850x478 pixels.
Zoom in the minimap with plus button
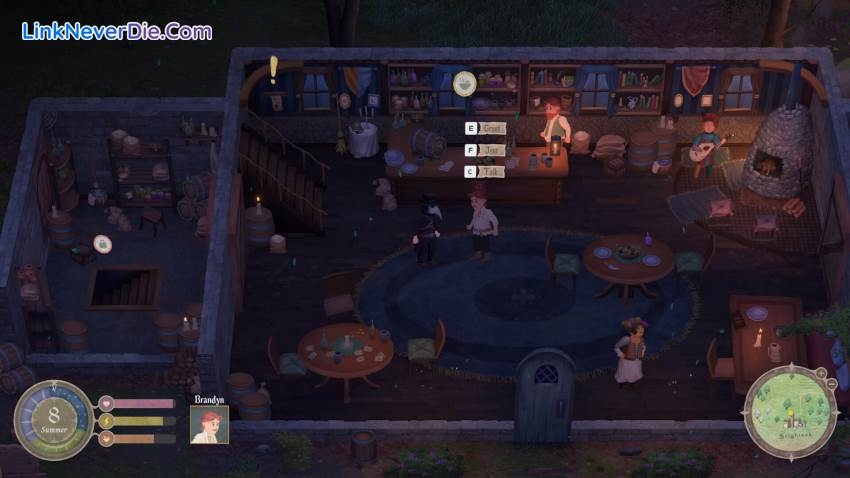(x=820, y=372)
